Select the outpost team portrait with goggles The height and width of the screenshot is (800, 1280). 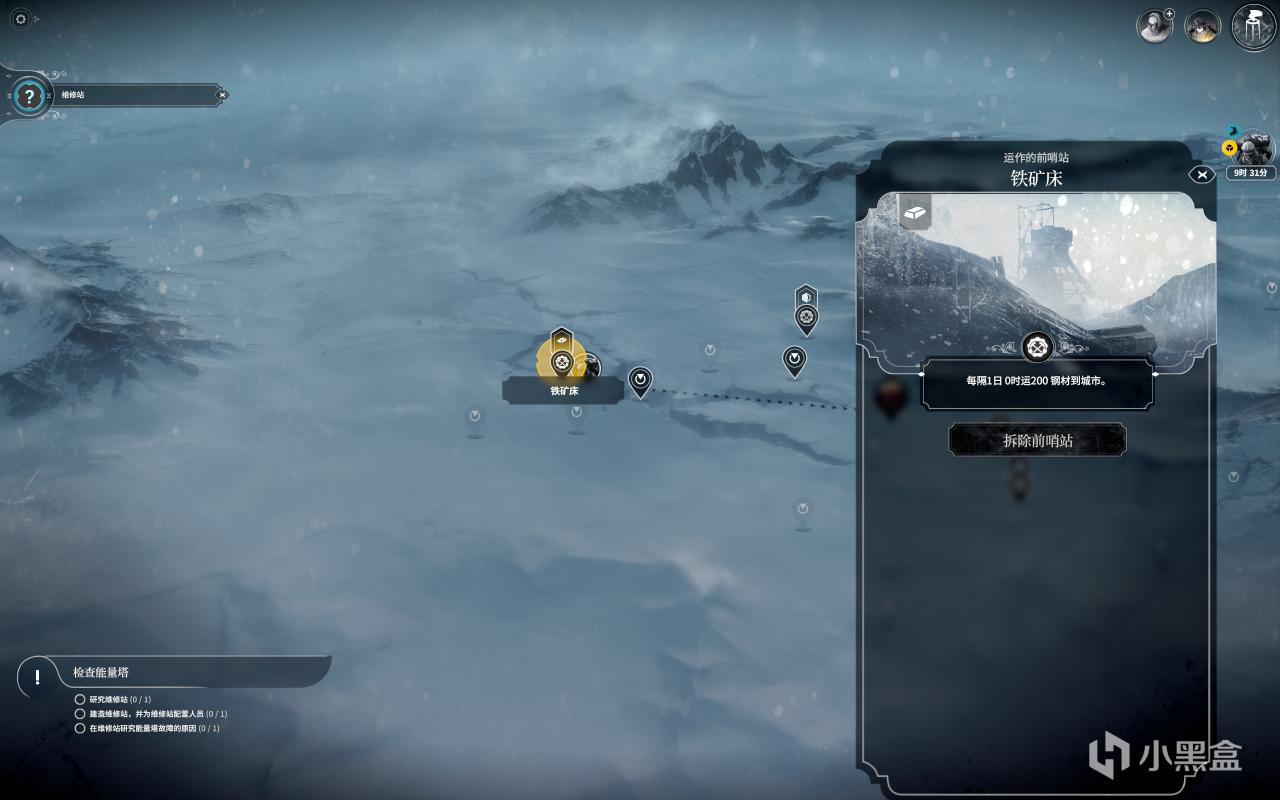coord(1202,26)
